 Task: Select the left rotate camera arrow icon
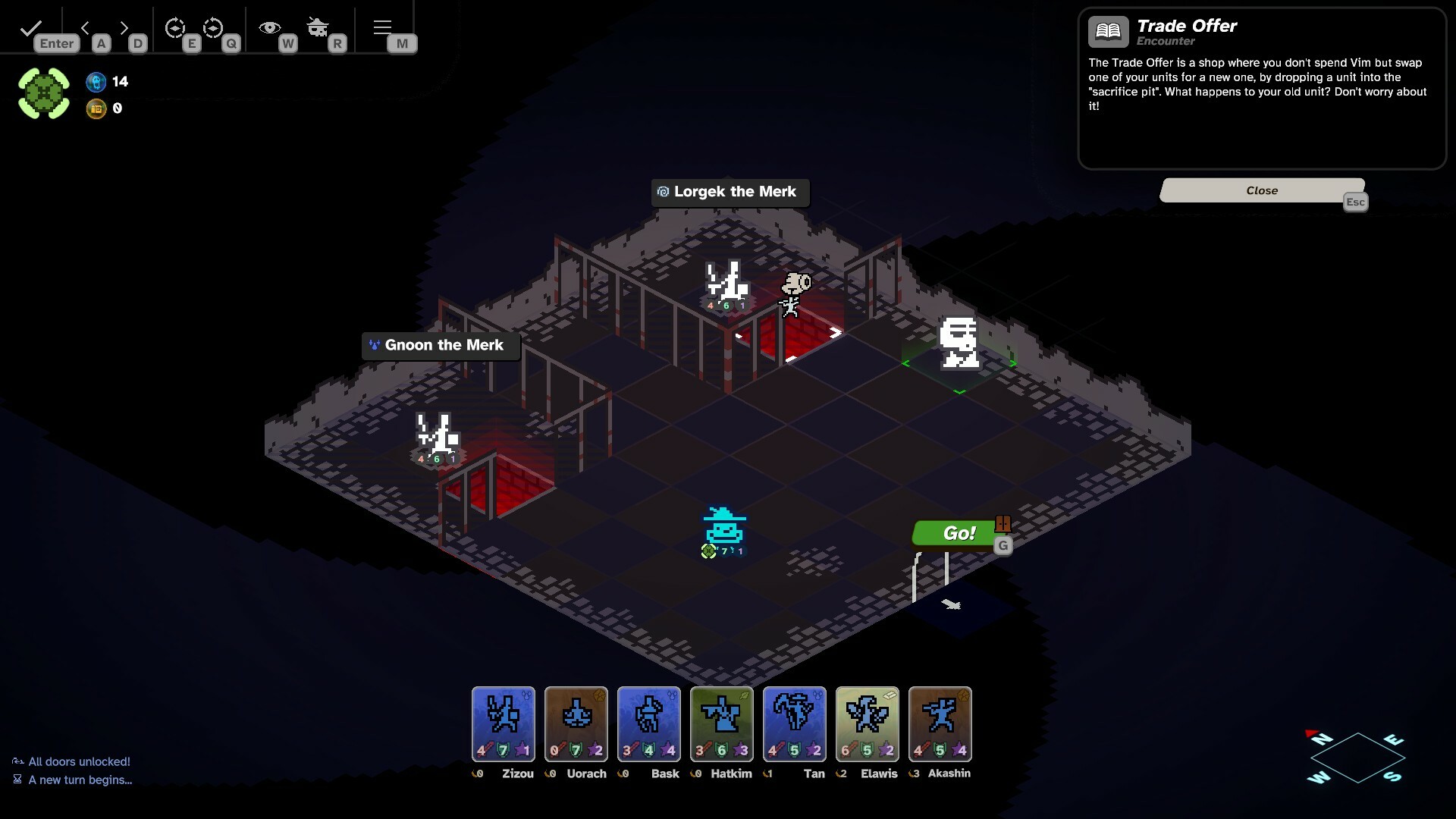(x=85, y=27)
